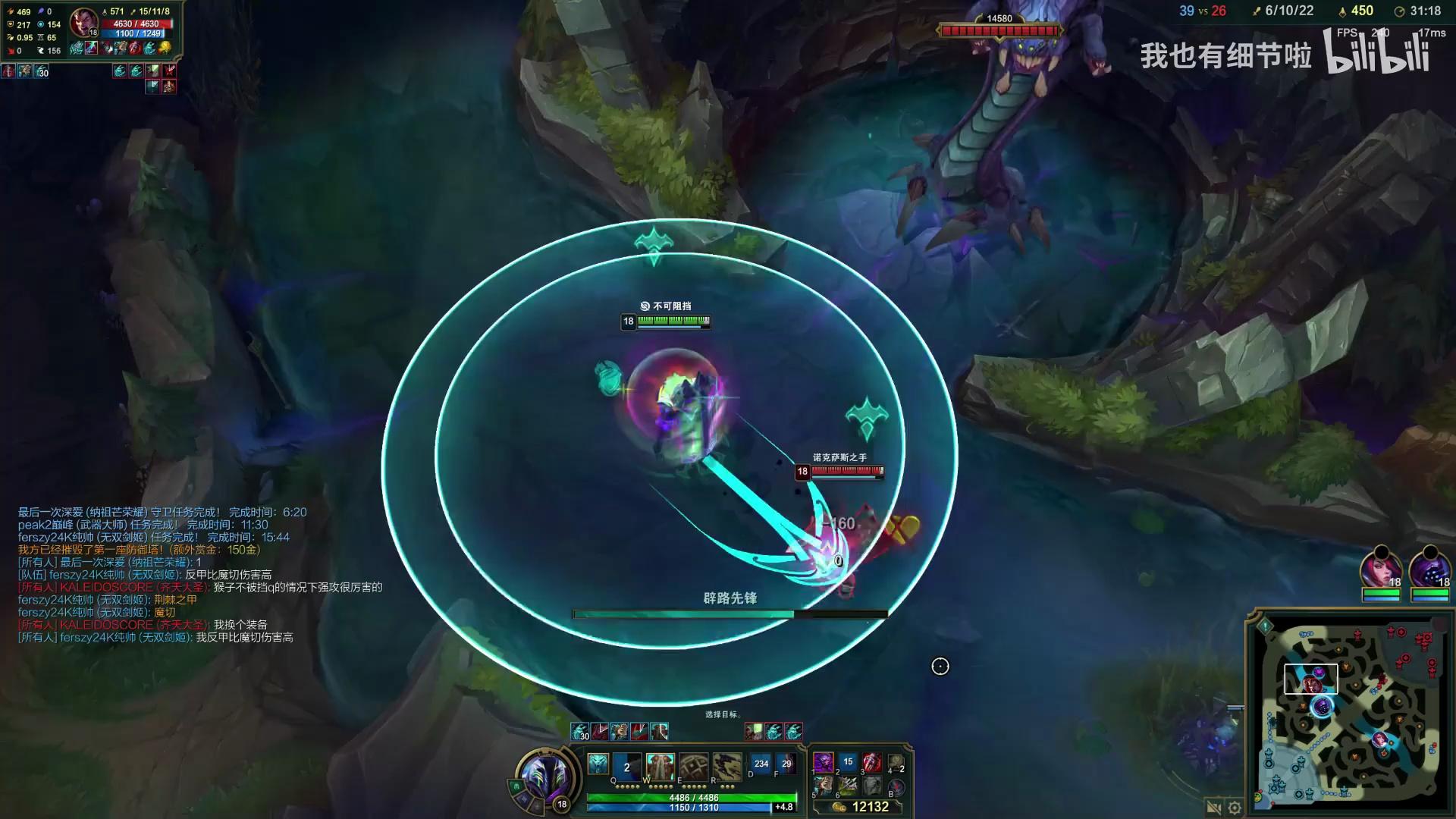This screenshot has width=1456, height=819.
Task: Click the F summoner spell slot
Action: 786,764
